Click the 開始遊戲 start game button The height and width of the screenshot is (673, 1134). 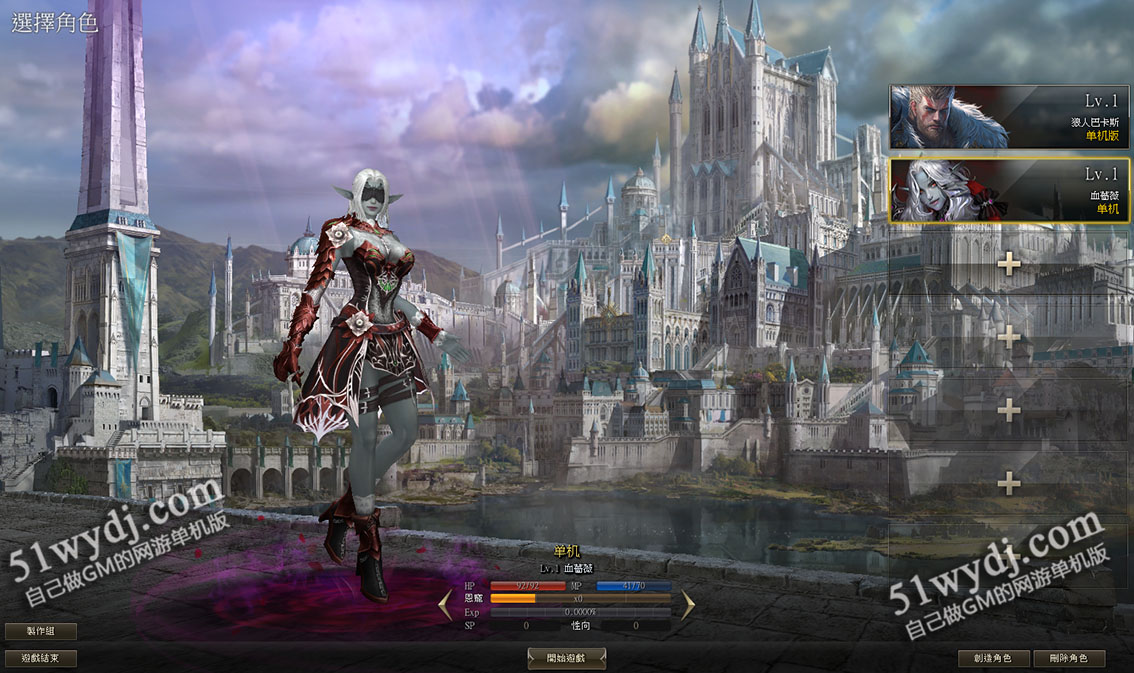click(x=566, y=658)
